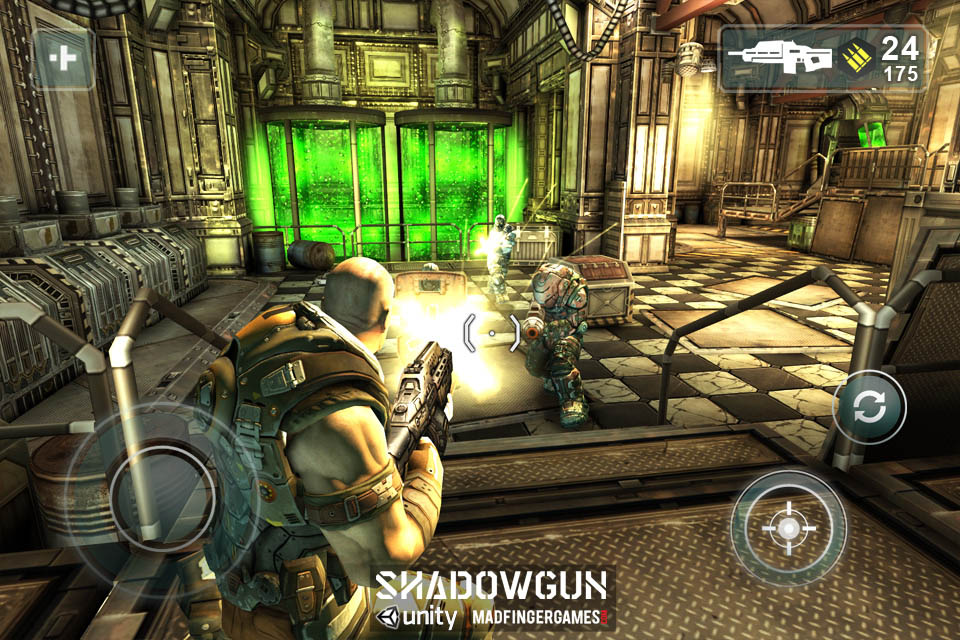Tap the circular arrows reload button
The height and width of the screenshot is (640, 960).
pos(869,406)
